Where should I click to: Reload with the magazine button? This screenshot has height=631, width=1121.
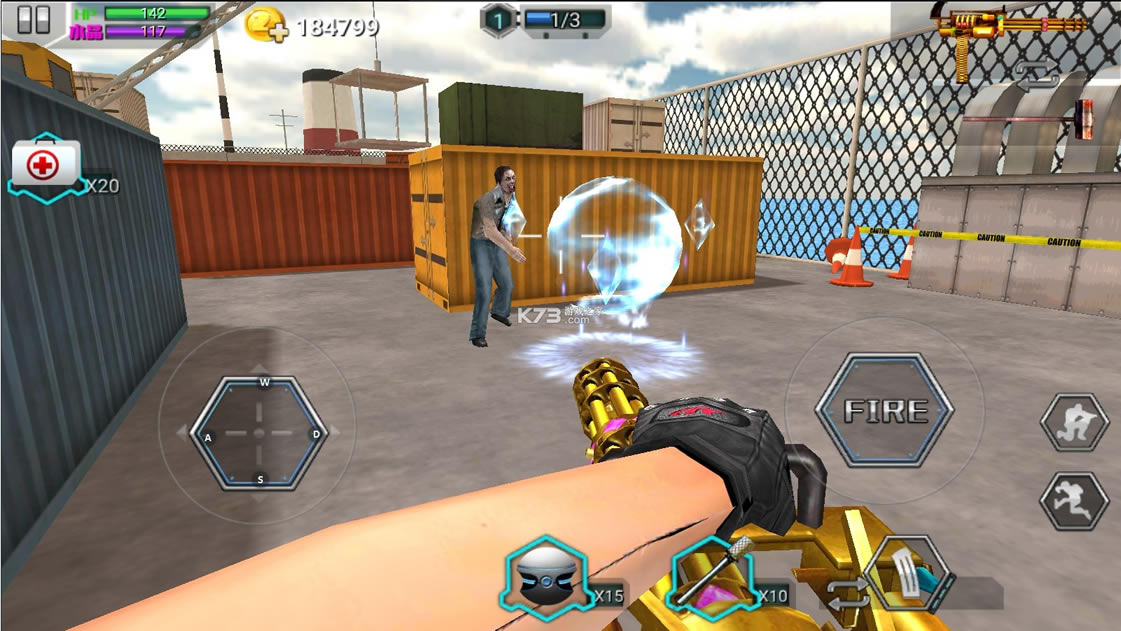[x=908, y=575]
